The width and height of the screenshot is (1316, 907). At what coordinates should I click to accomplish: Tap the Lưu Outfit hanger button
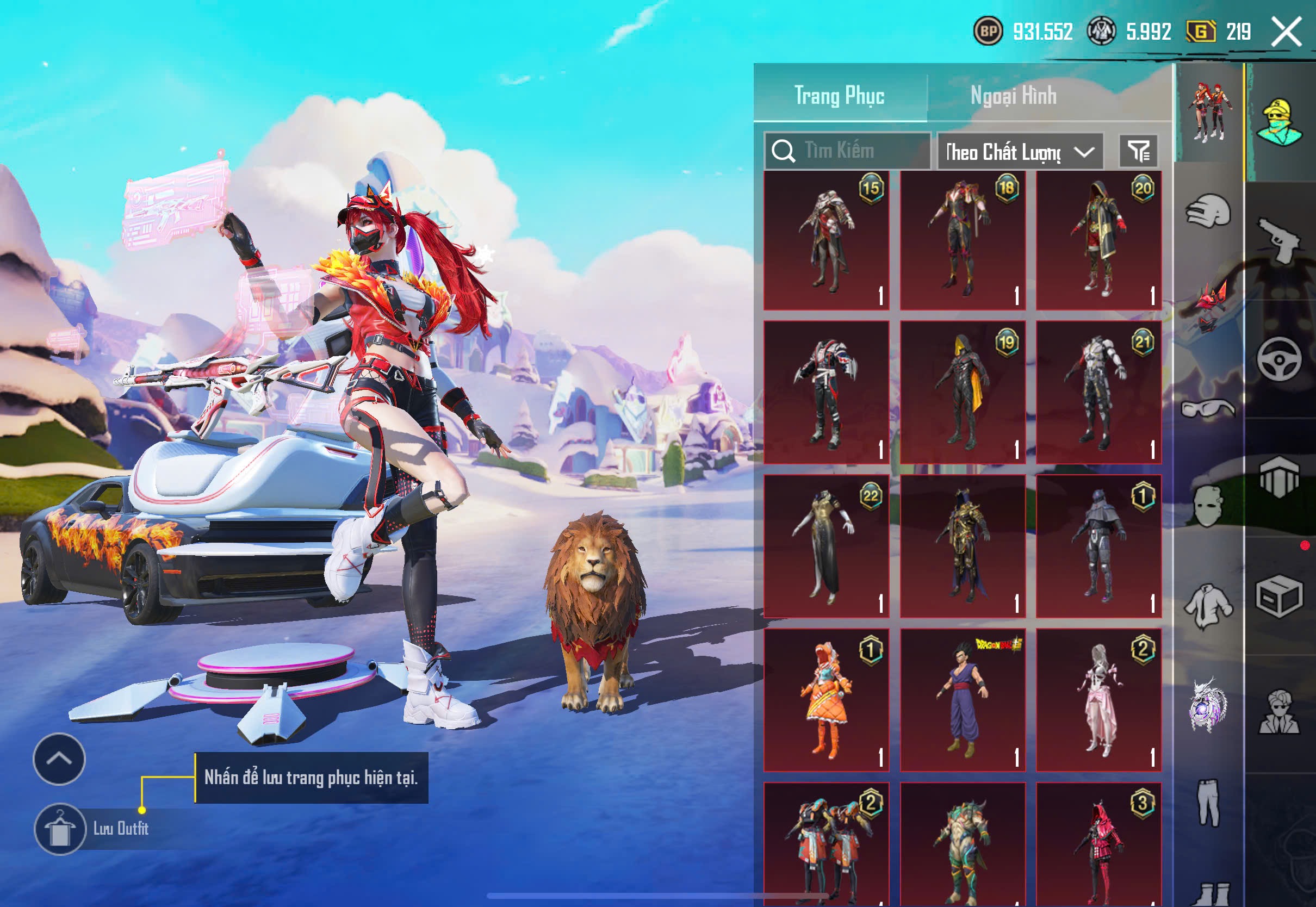coord(60,829)
